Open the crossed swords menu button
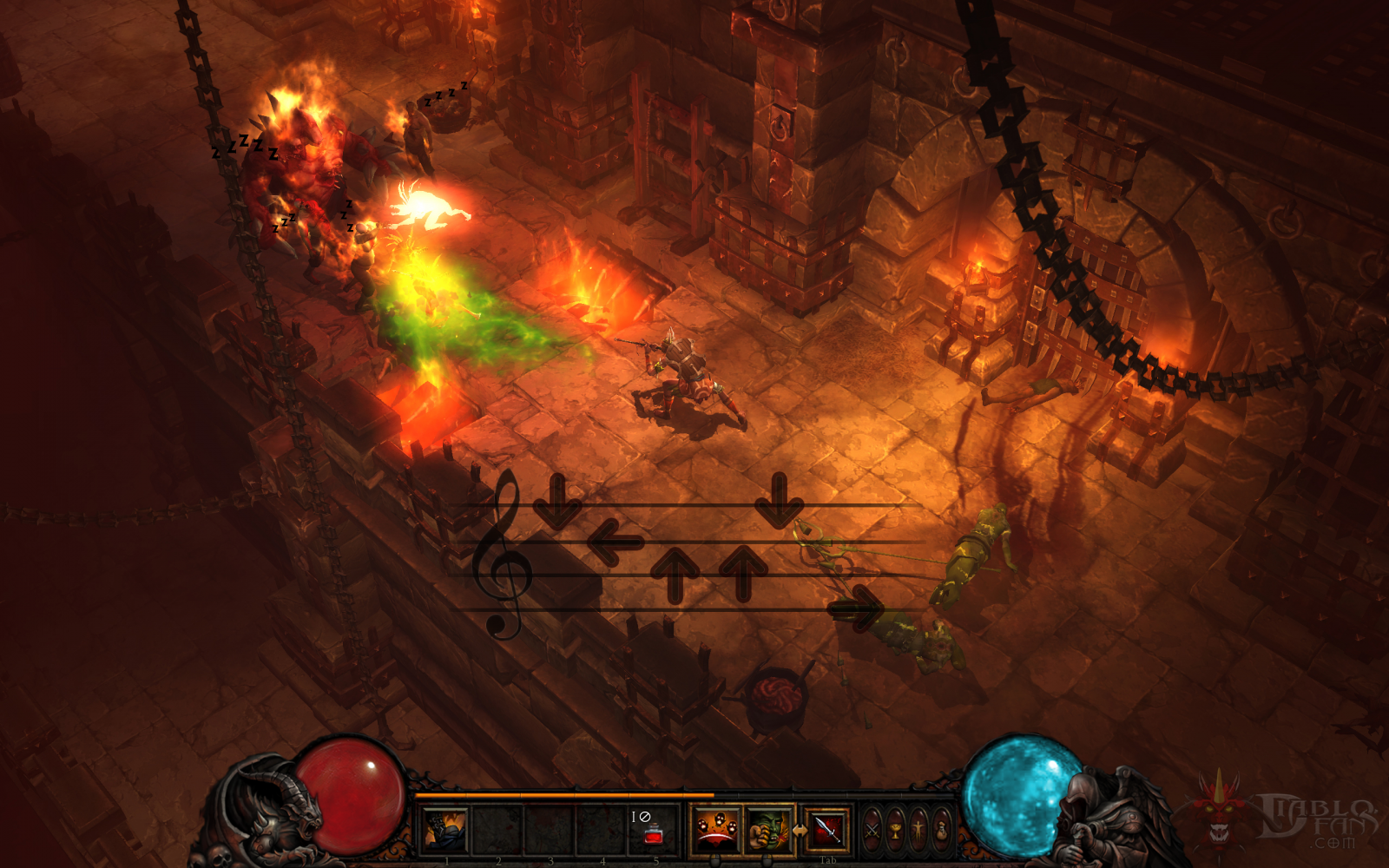 (x=872, y=831)
